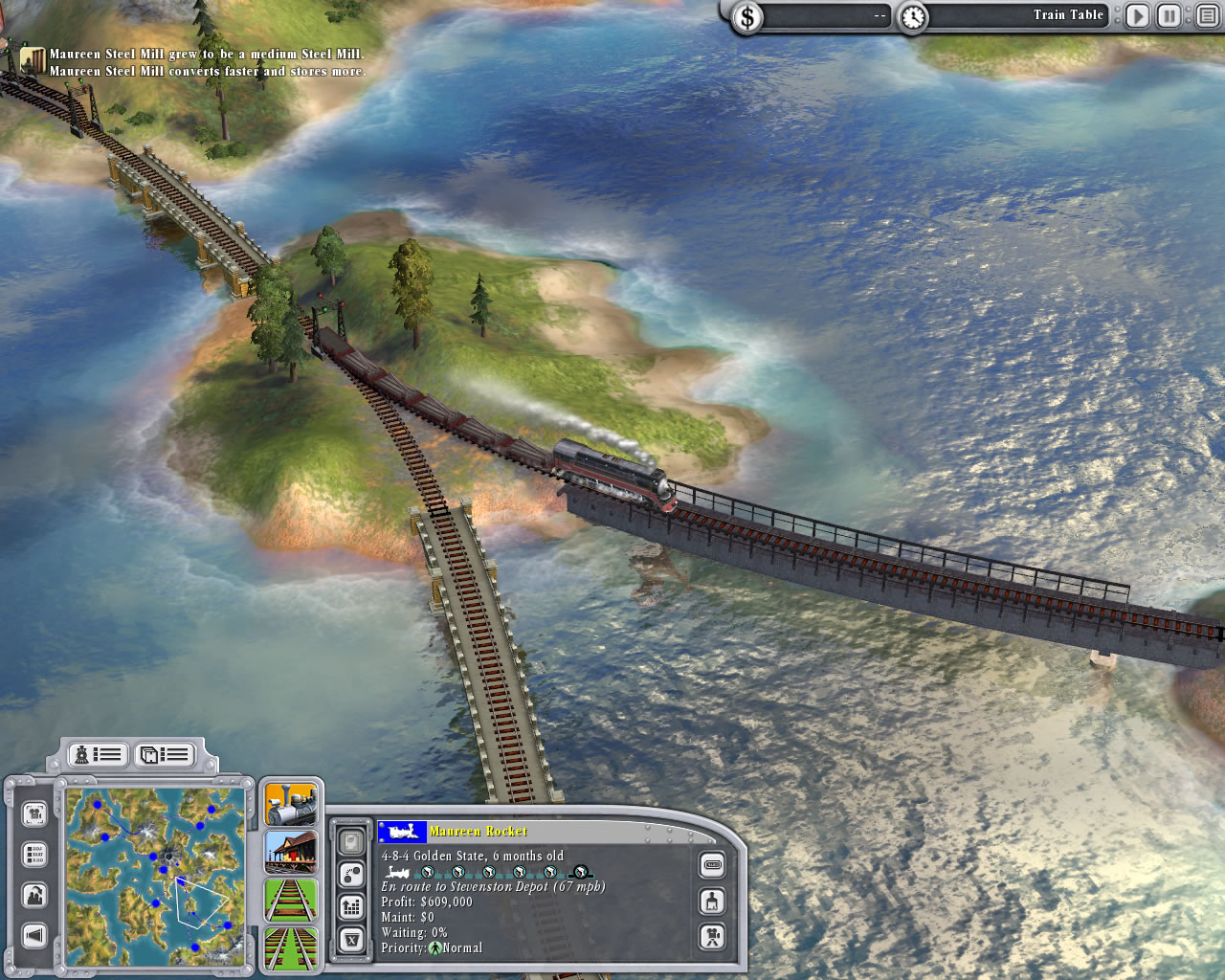Change Maureen Rocket's priority from Normal

435,947
